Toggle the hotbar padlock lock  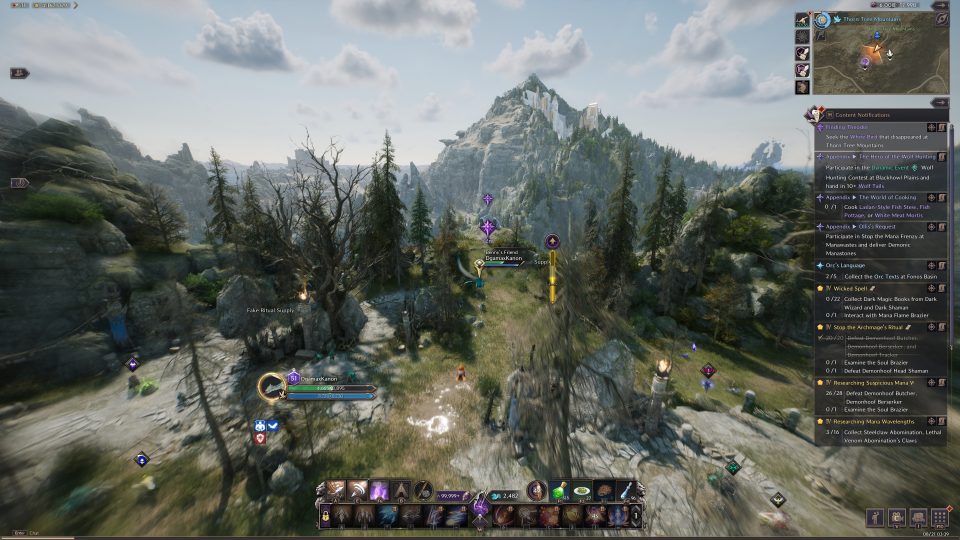click(325, 516)
